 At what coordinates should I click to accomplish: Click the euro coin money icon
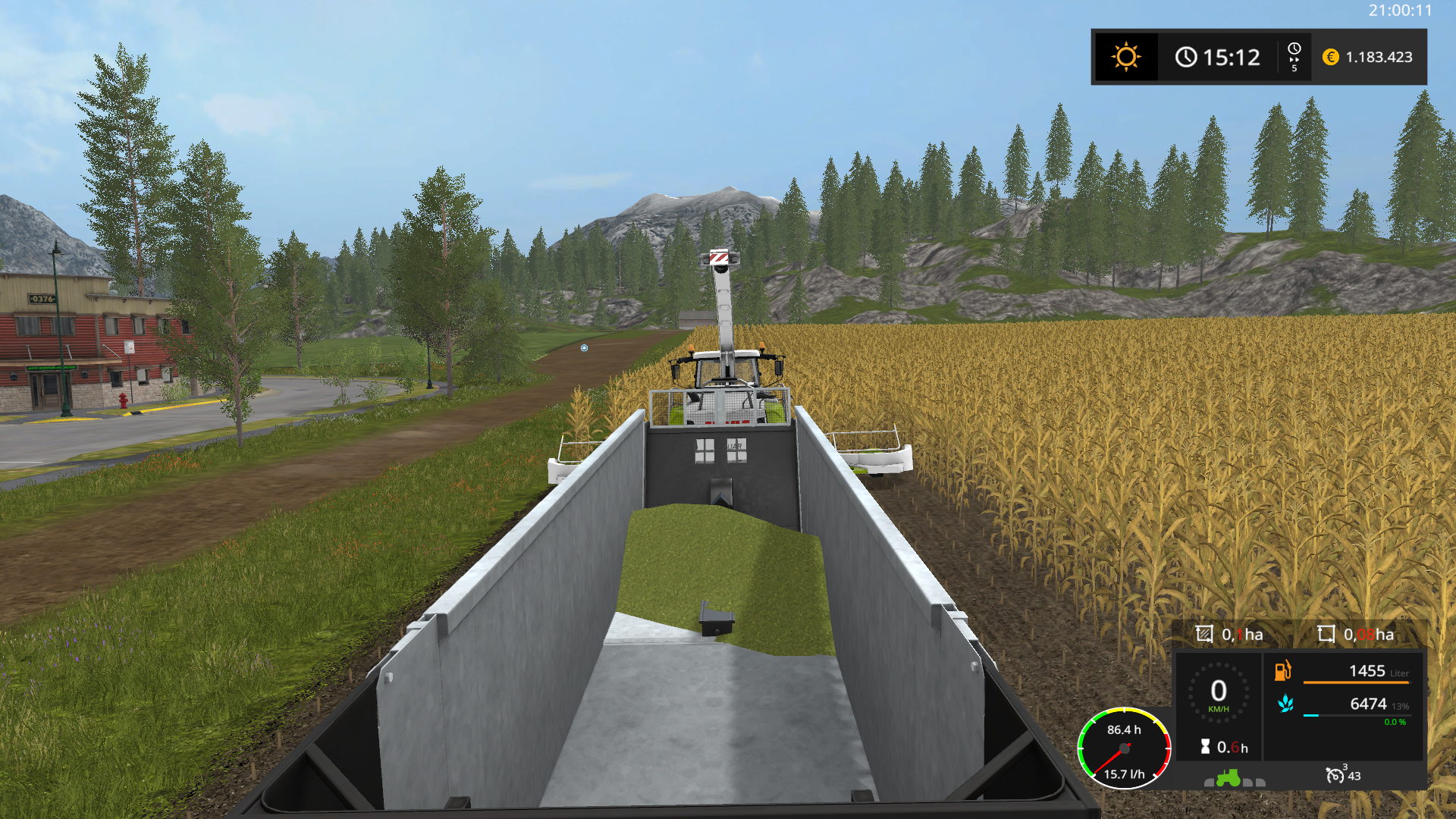1330,57
